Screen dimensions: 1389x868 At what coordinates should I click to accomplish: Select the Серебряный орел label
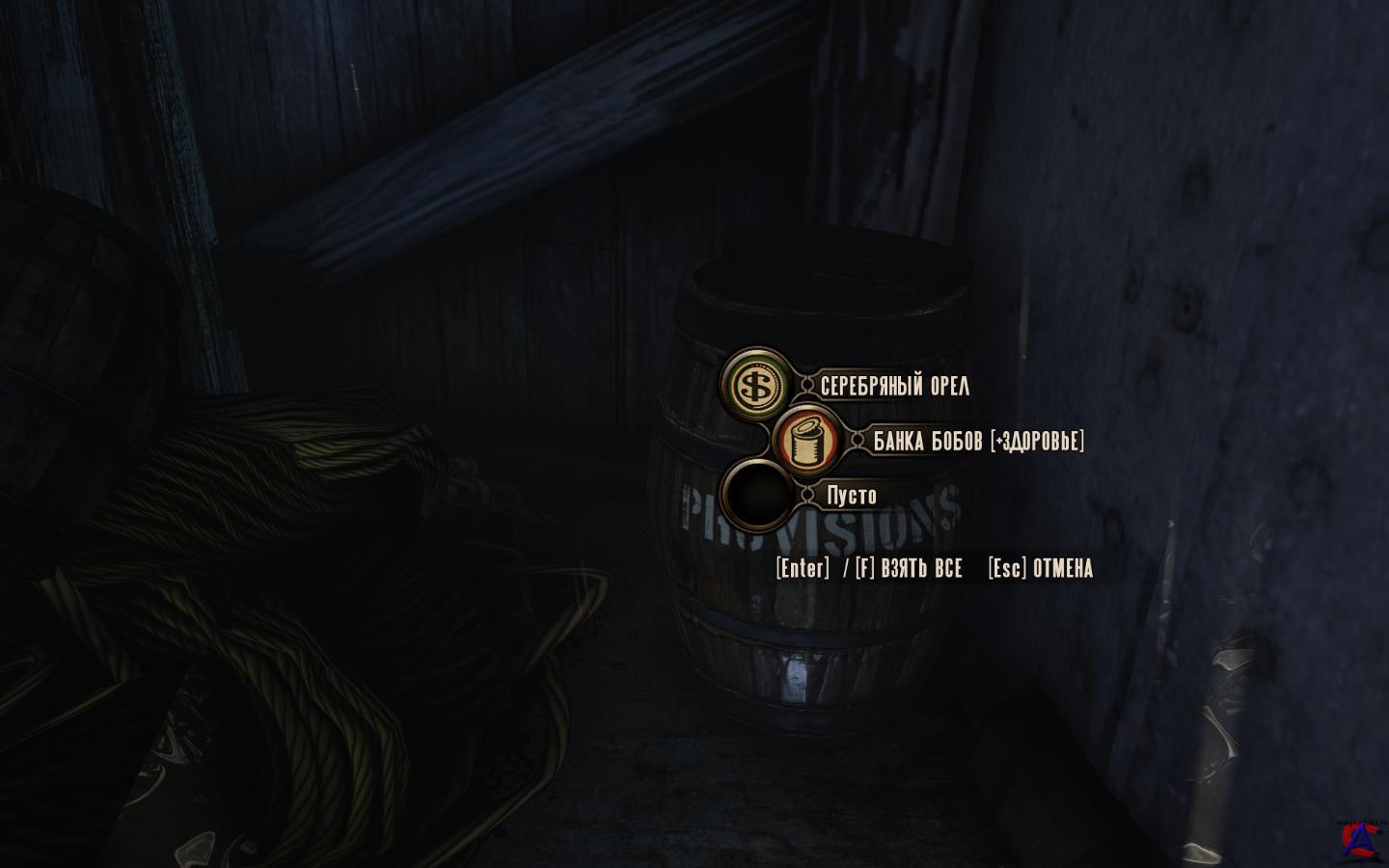894,386
